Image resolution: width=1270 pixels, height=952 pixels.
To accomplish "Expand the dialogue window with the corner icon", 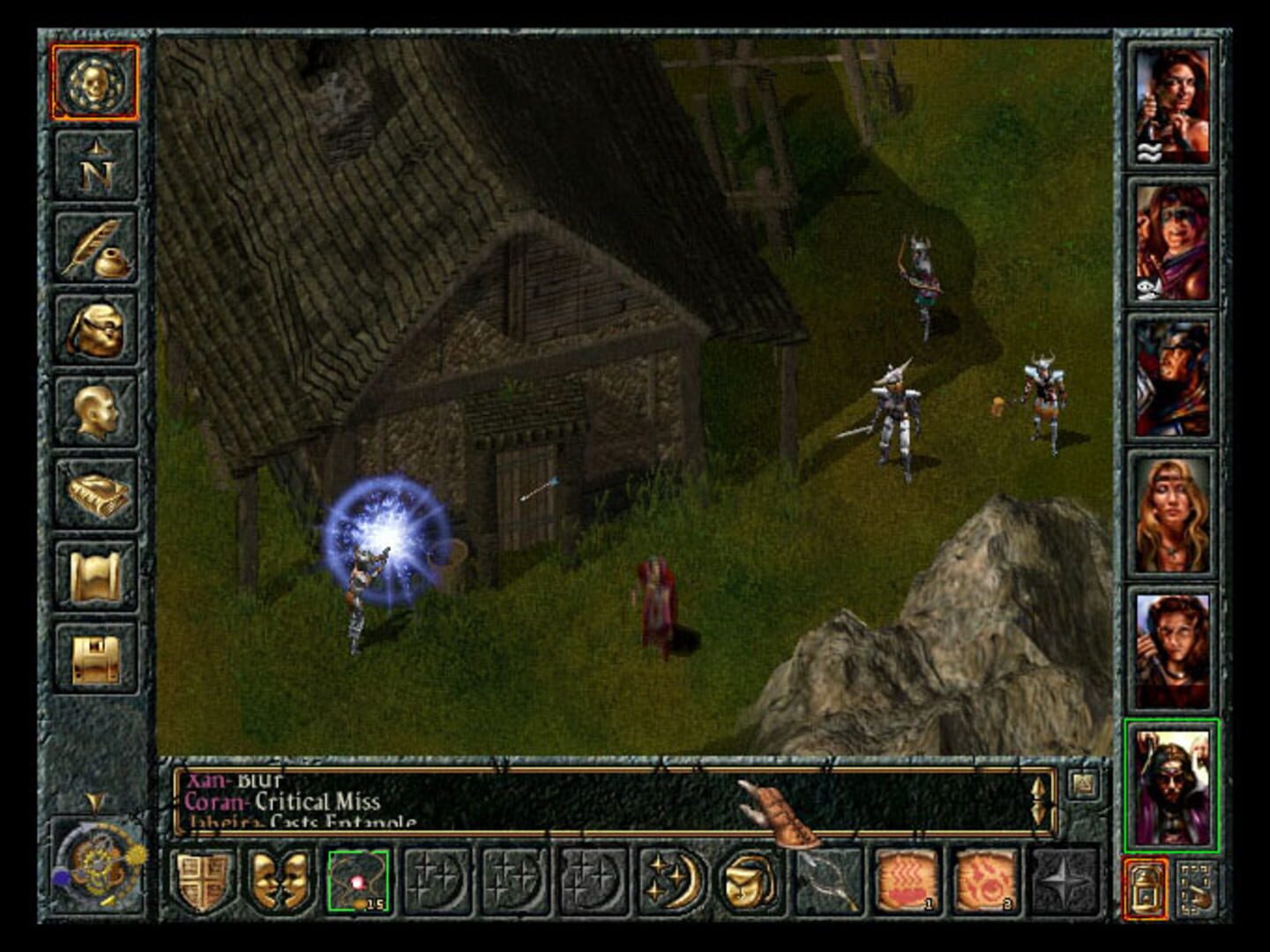I will point(1082,783).
